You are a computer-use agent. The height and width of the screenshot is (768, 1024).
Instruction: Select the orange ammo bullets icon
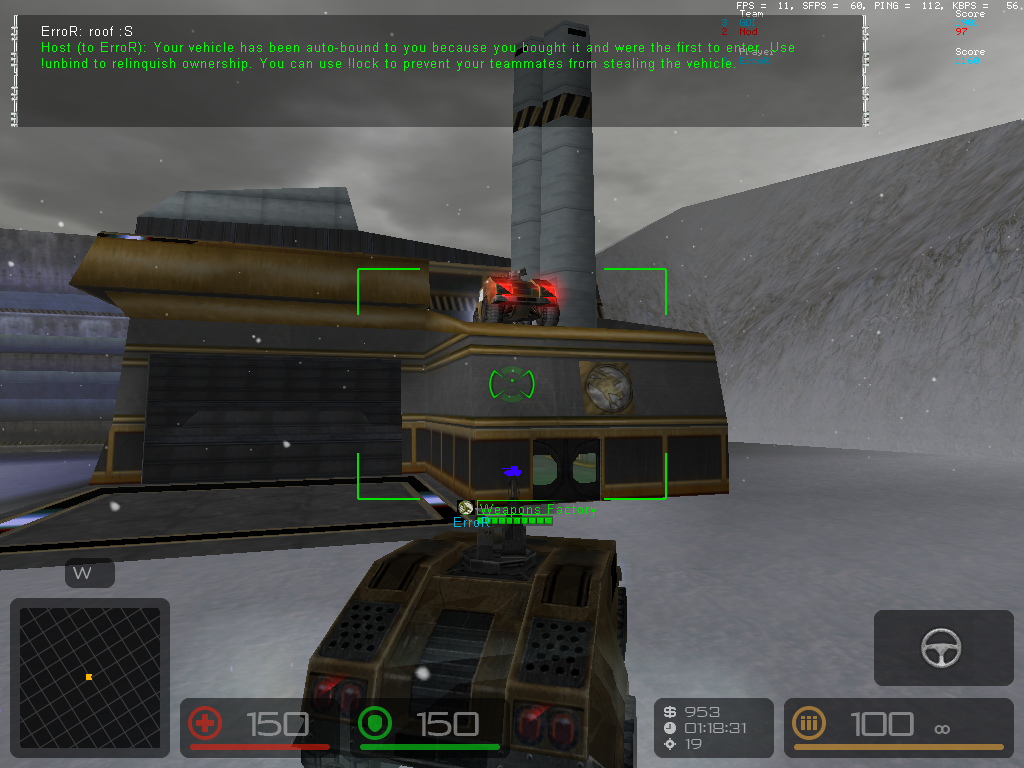(808, 723)
